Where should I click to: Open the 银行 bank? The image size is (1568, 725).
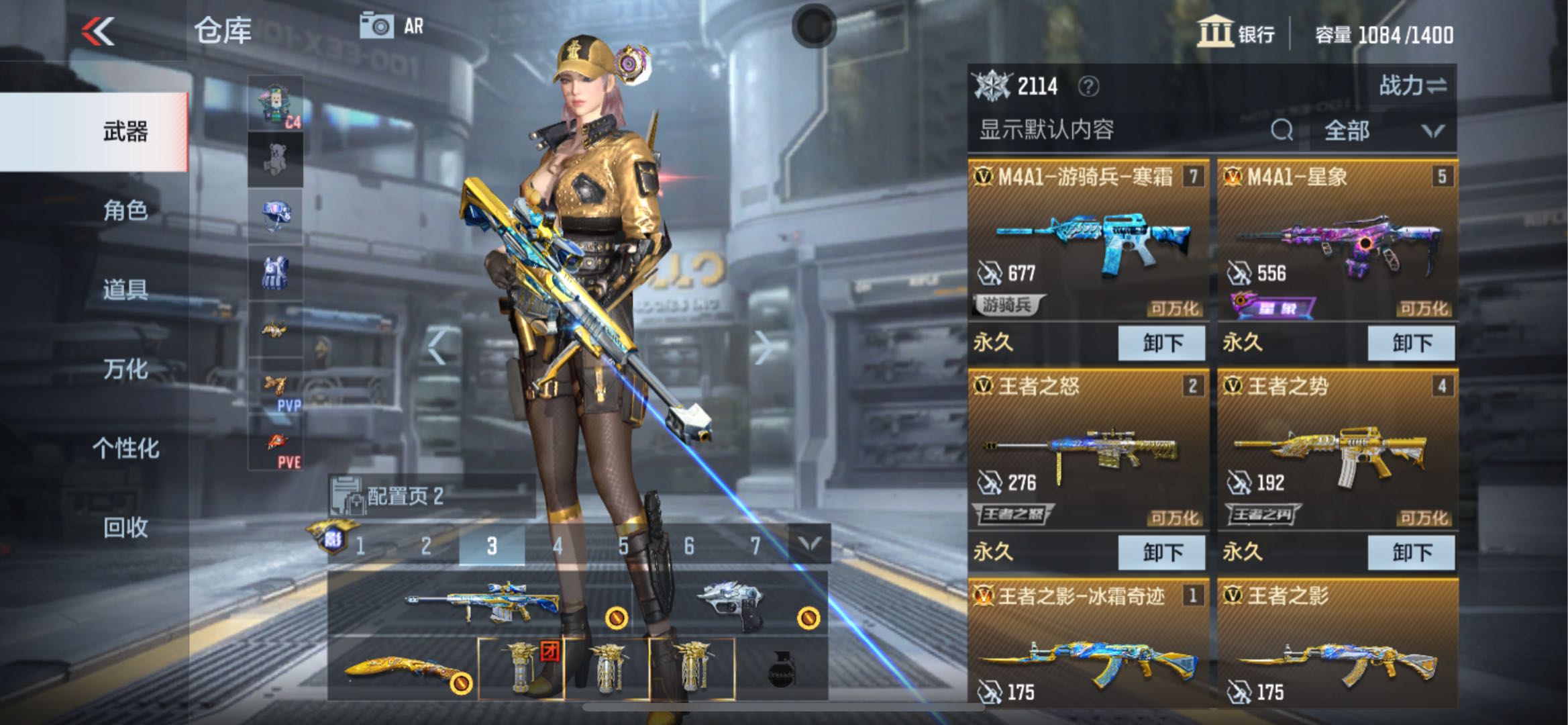point(1236,34)
